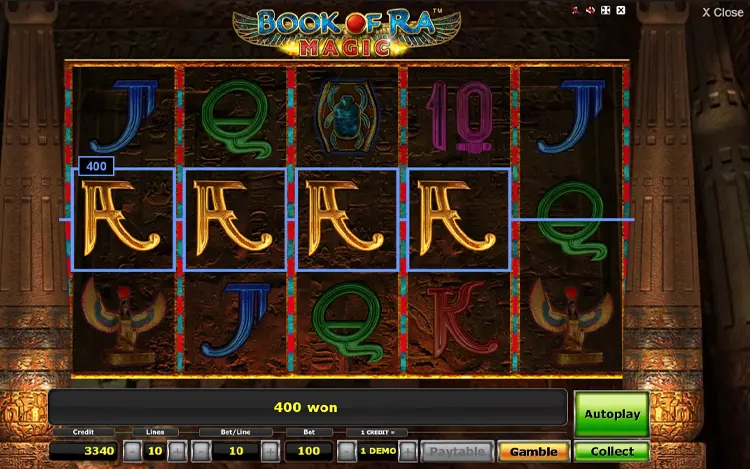Screen dimensions: 750x469
Task: Close the game with X Close
Action: click(x=722, y=12)
